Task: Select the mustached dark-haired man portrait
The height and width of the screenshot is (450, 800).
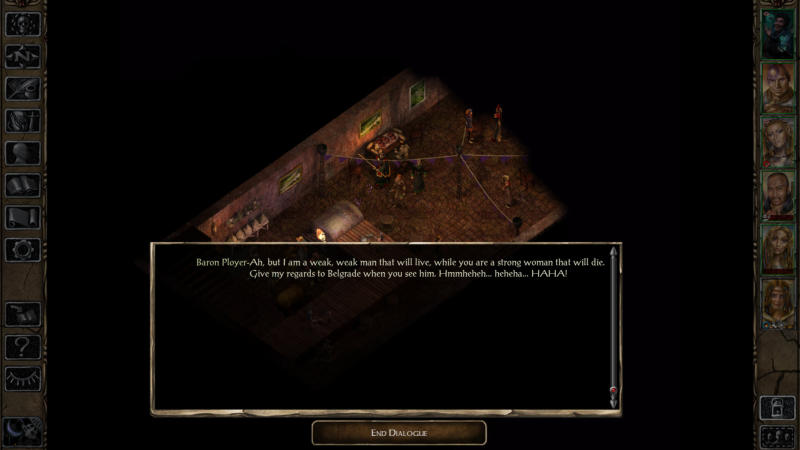Action: point(777,195)
